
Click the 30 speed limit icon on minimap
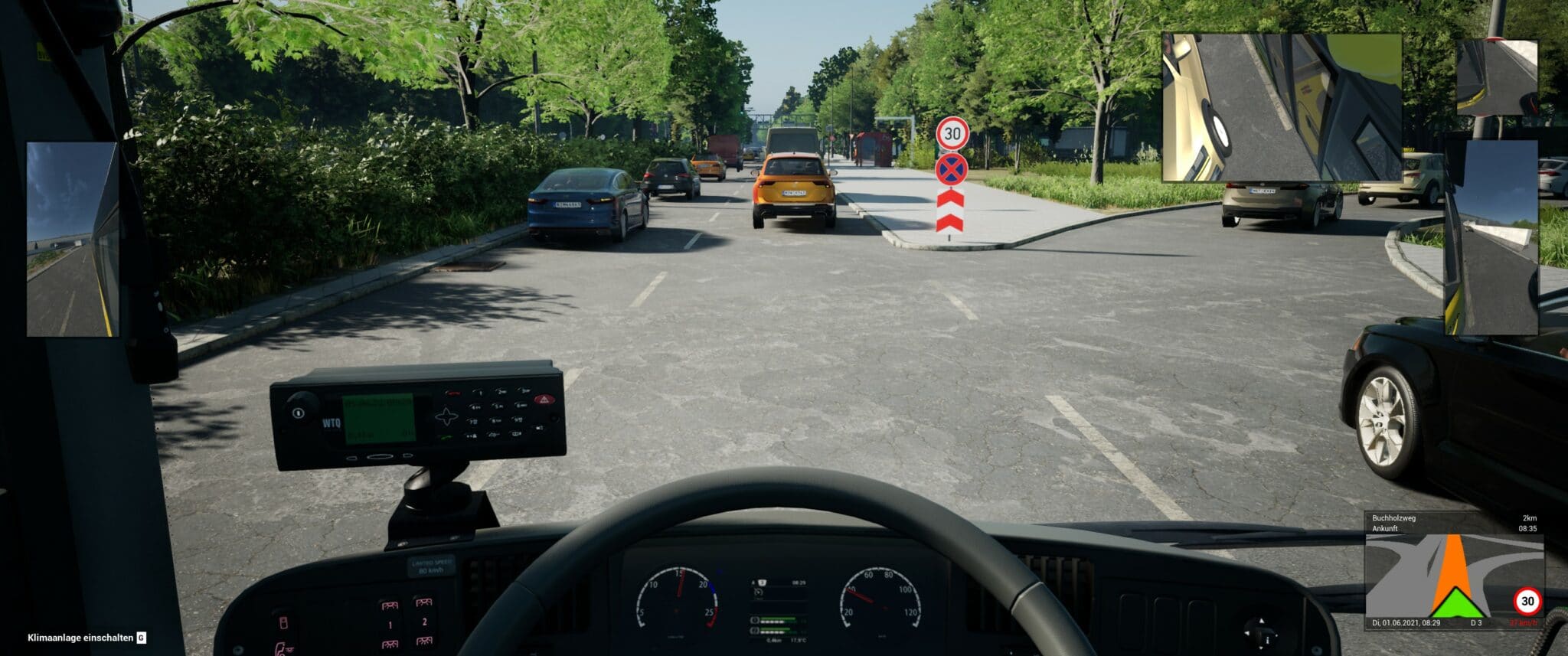pos(1527,601)
